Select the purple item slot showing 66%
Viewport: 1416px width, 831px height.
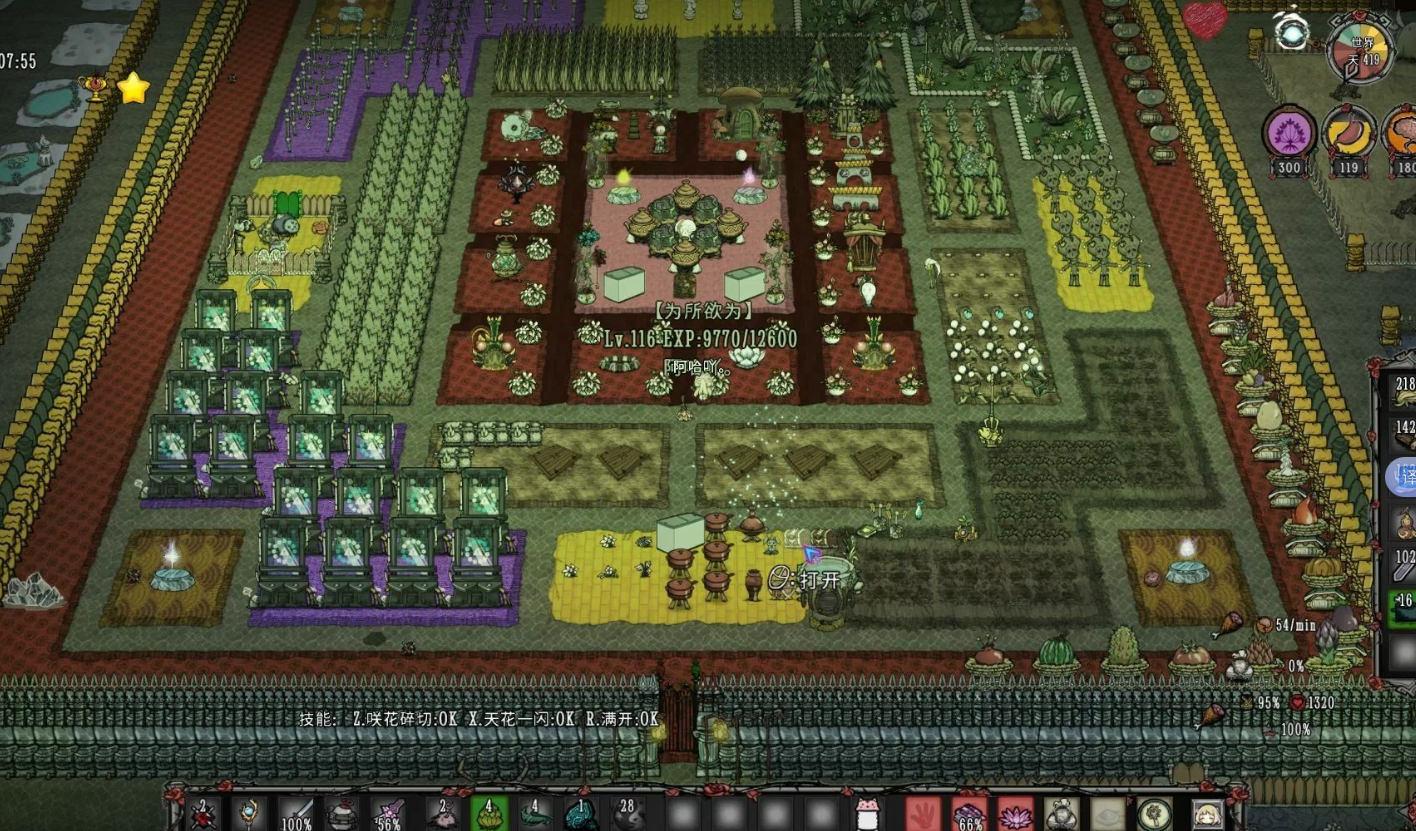click(x=969, y=813)
